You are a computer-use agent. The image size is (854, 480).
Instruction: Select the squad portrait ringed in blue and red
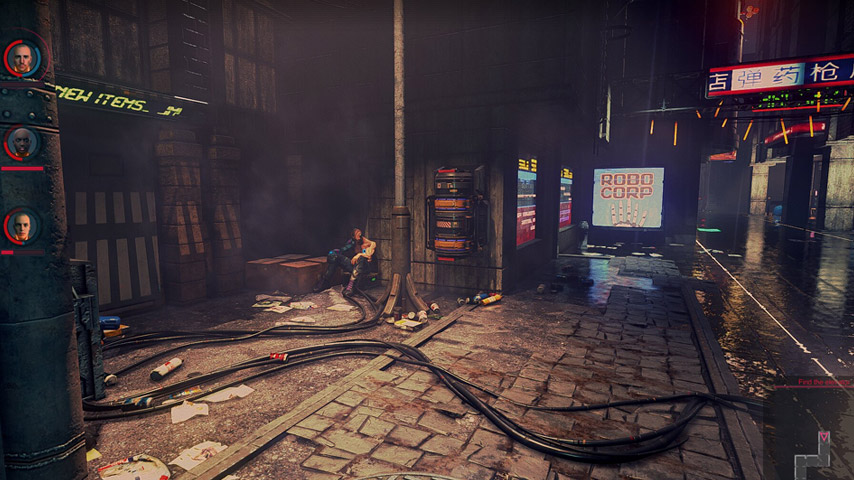(x=22, y=58)
